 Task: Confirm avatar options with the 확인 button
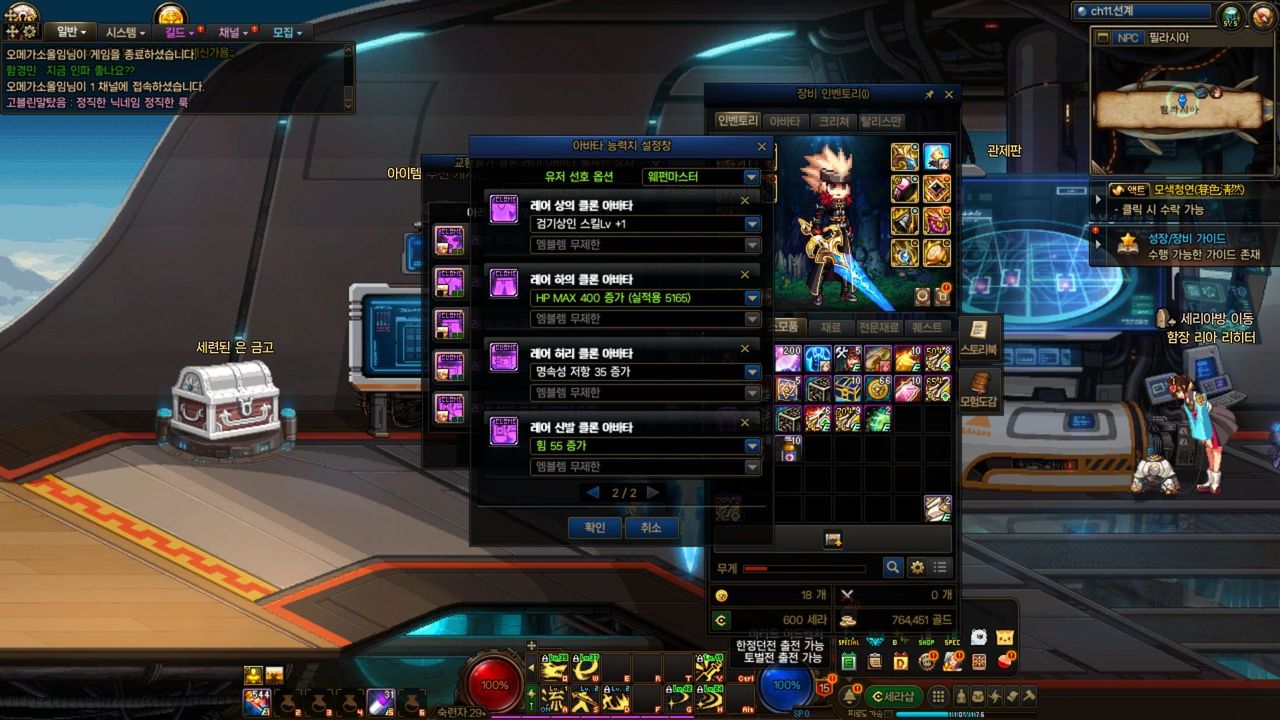click(x=595, y=527)
